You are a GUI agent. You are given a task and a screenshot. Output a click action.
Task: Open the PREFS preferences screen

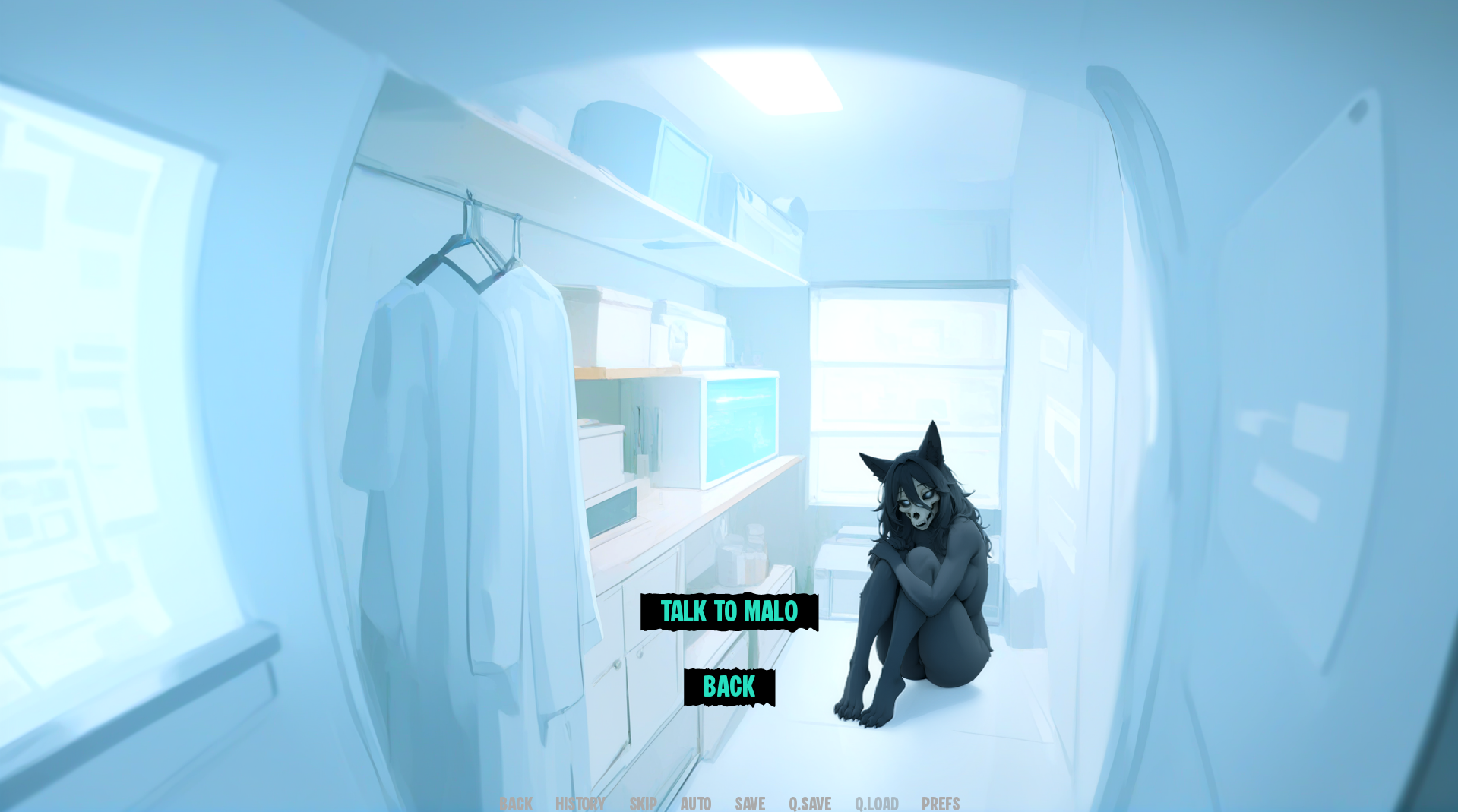(940, 804)
